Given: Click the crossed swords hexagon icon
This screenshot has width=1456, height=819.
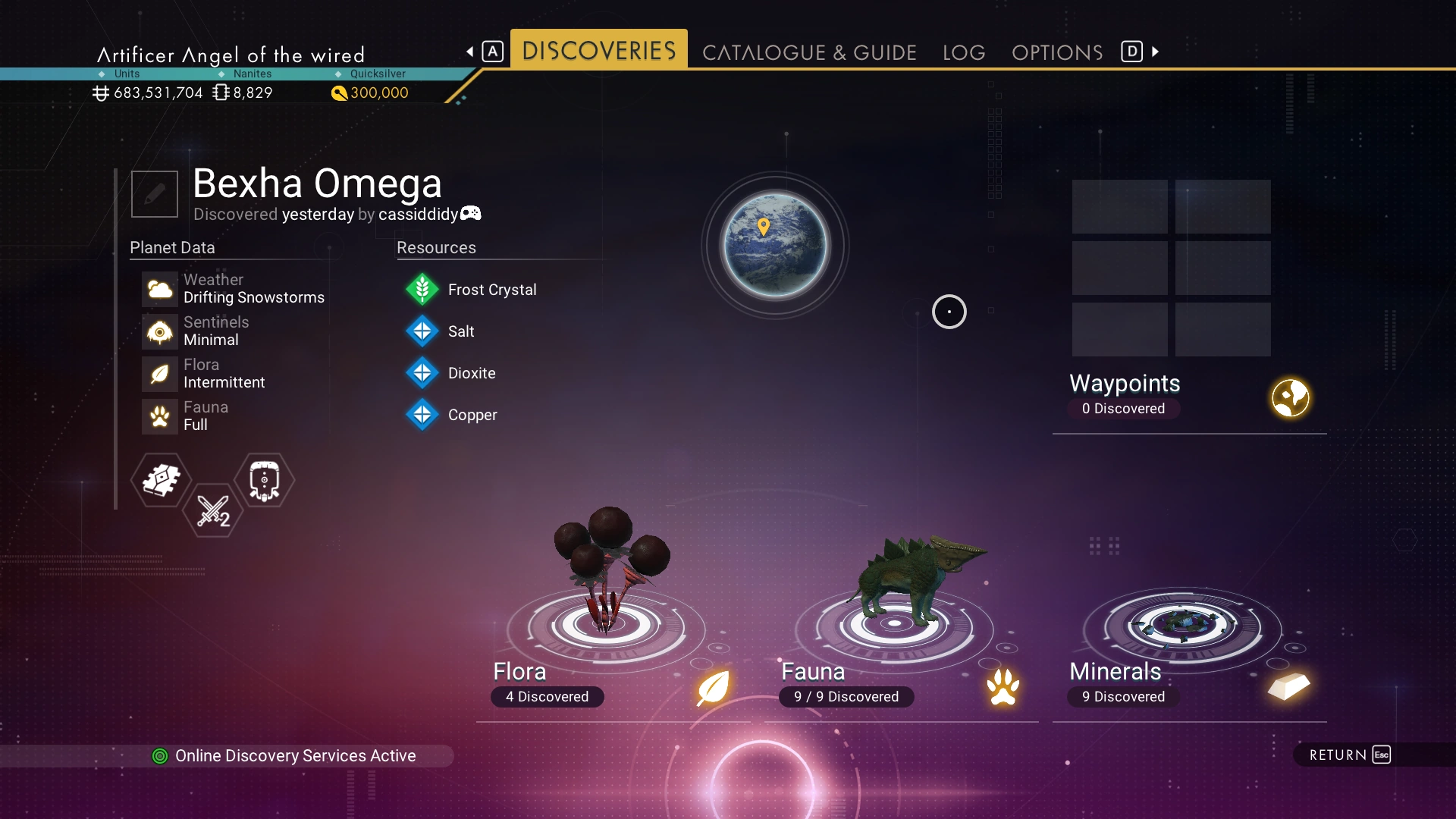Looking at the screenshot, I should [212, 511].
